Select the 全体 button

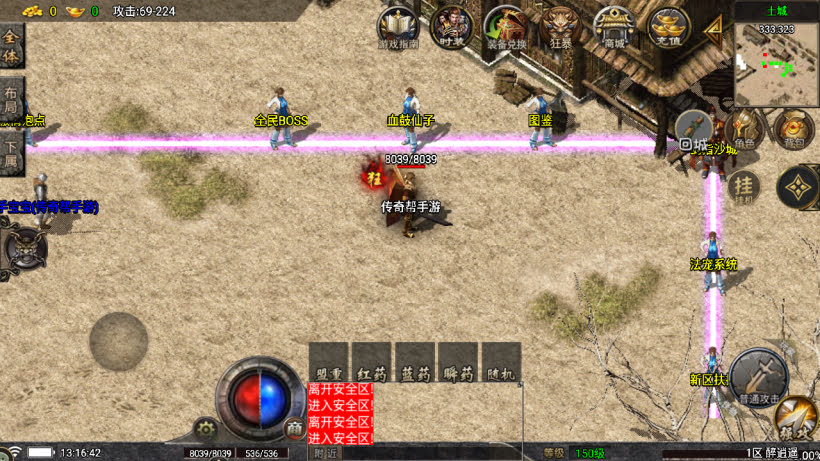pos(11,46)
